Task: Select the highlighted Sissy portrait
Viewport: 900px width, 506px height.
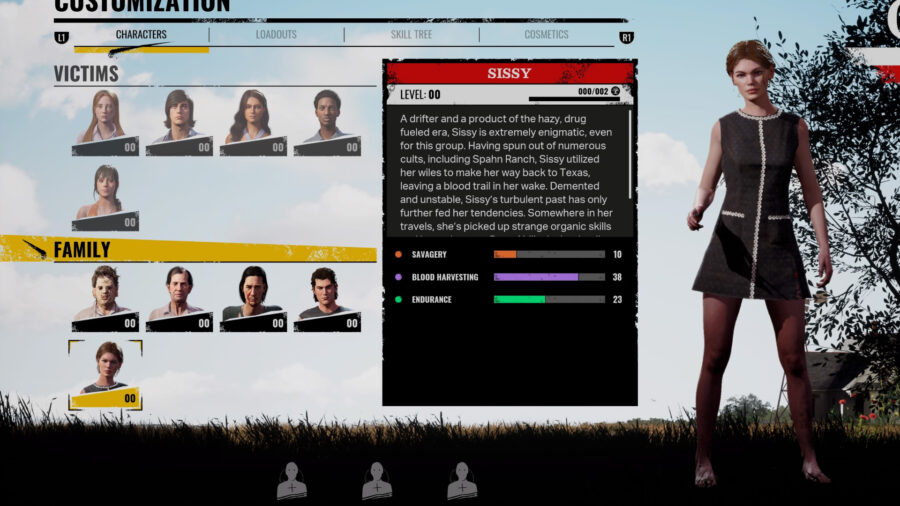Action: click(105, 374)
